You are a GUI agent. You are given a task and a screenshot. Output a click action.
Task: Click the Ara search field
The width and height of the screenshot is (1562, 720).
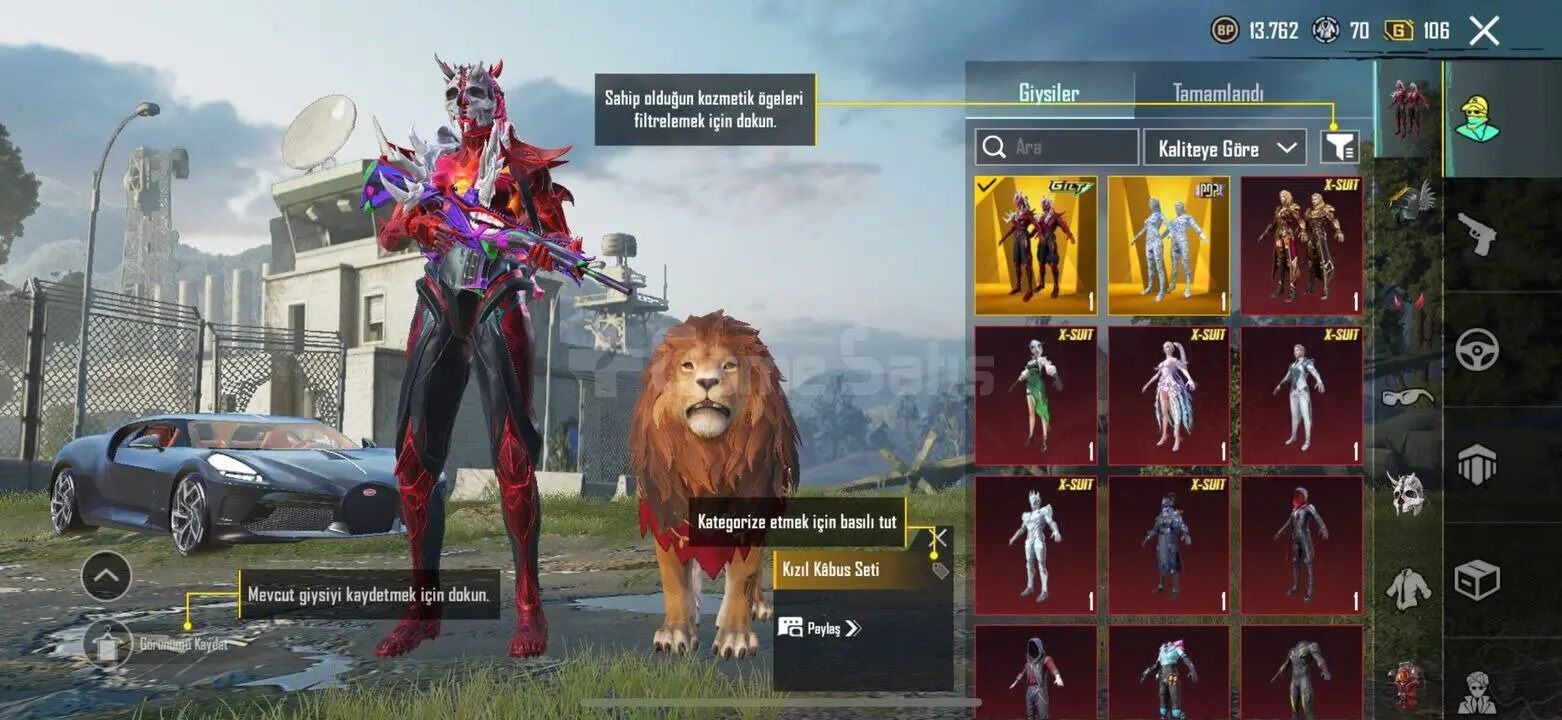click(x=1057, y=147)
